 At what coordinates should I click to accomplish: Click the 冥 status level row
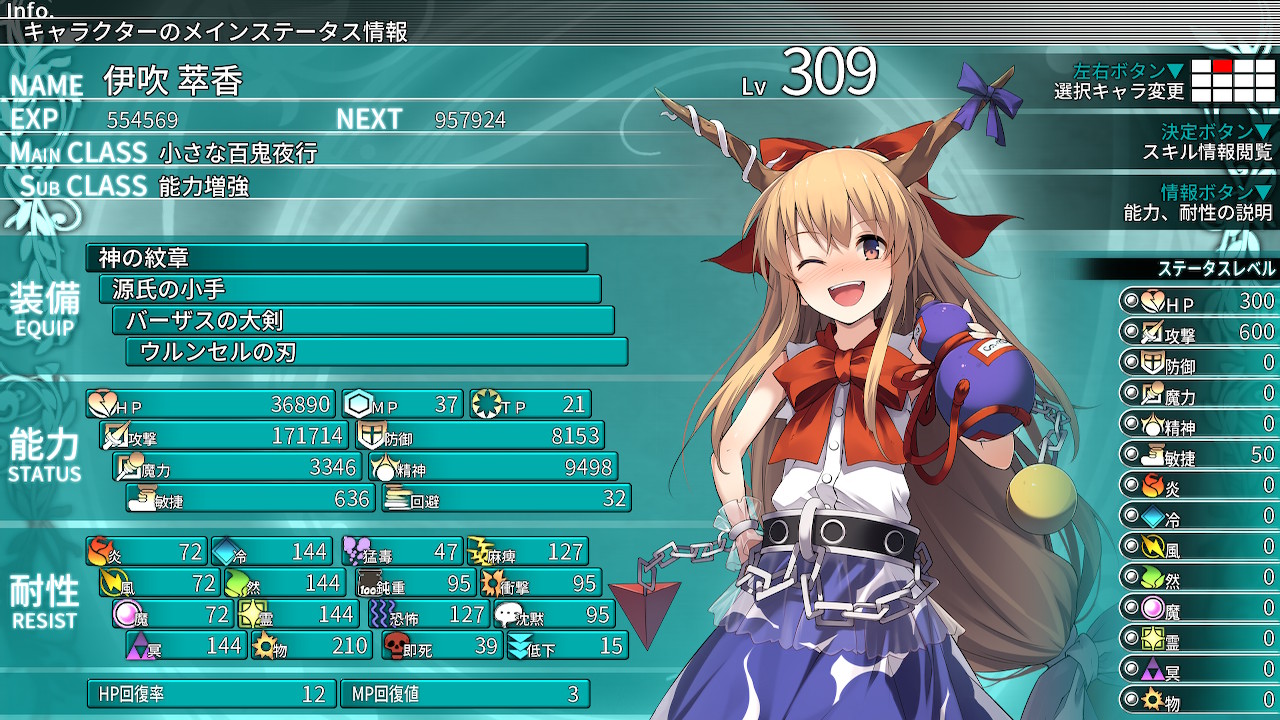click(1198, 669)
